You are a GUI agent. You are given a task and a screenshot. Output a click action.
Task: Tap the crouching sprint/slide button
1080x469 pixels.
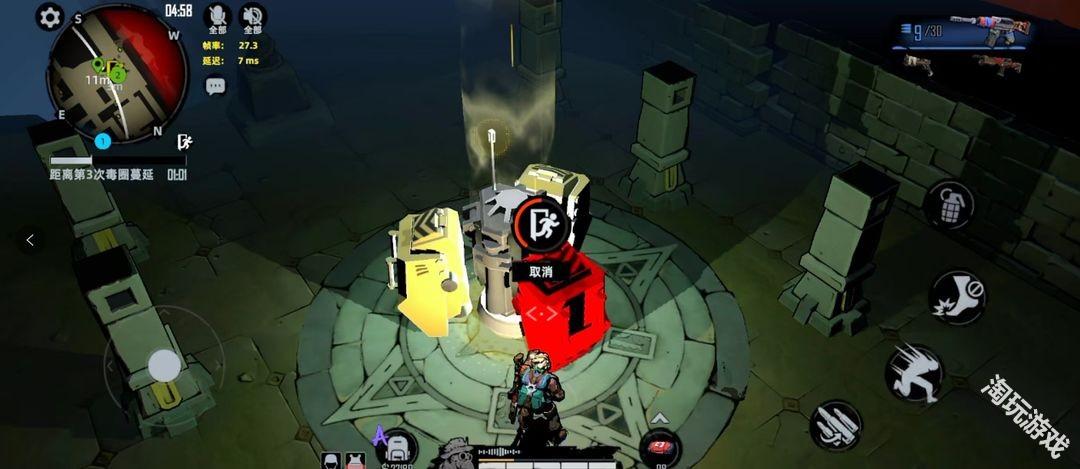(x=913, y=372)
